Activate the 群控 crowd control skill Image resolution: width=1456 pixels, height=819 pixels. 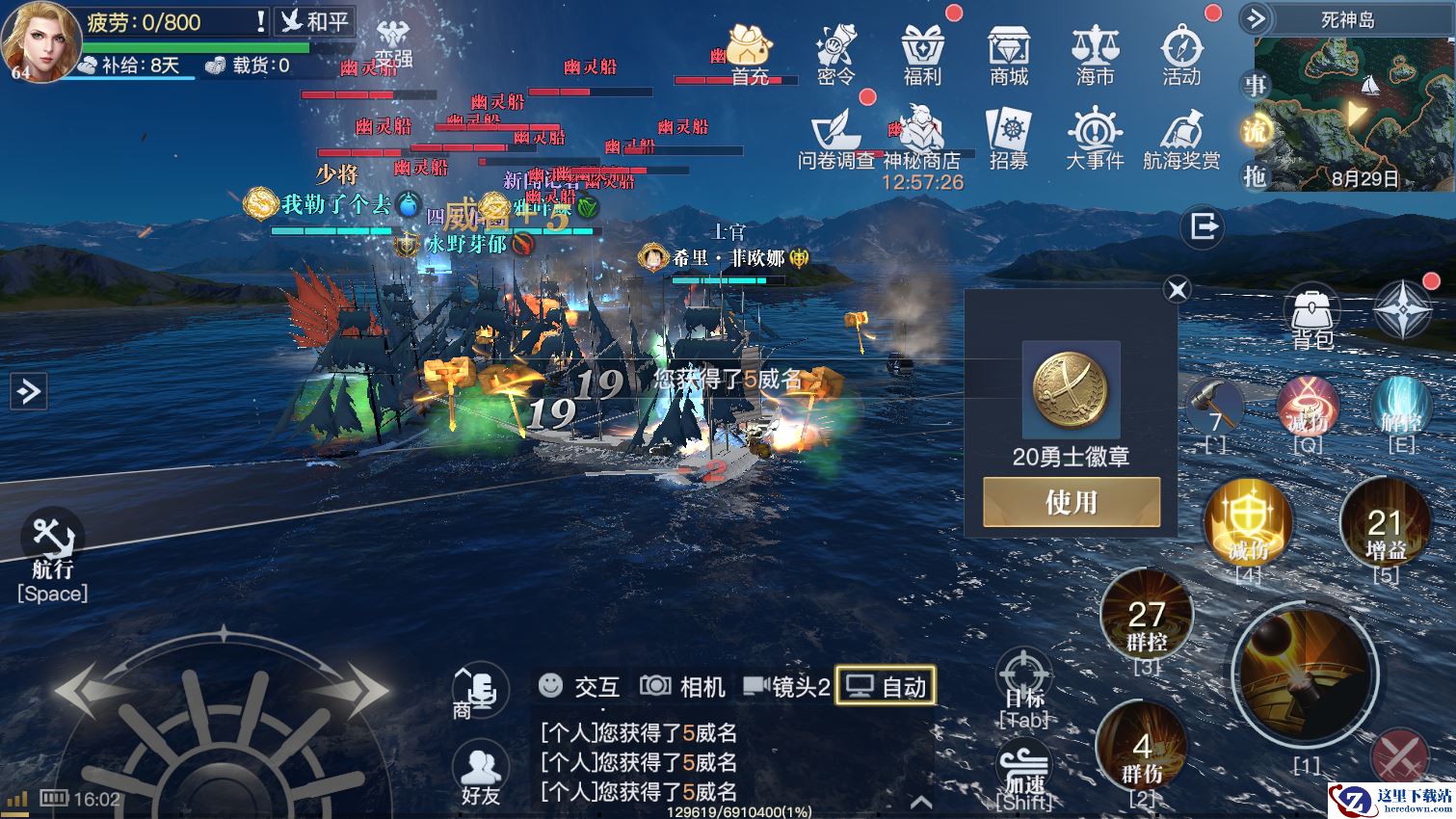click(1147, 617)
